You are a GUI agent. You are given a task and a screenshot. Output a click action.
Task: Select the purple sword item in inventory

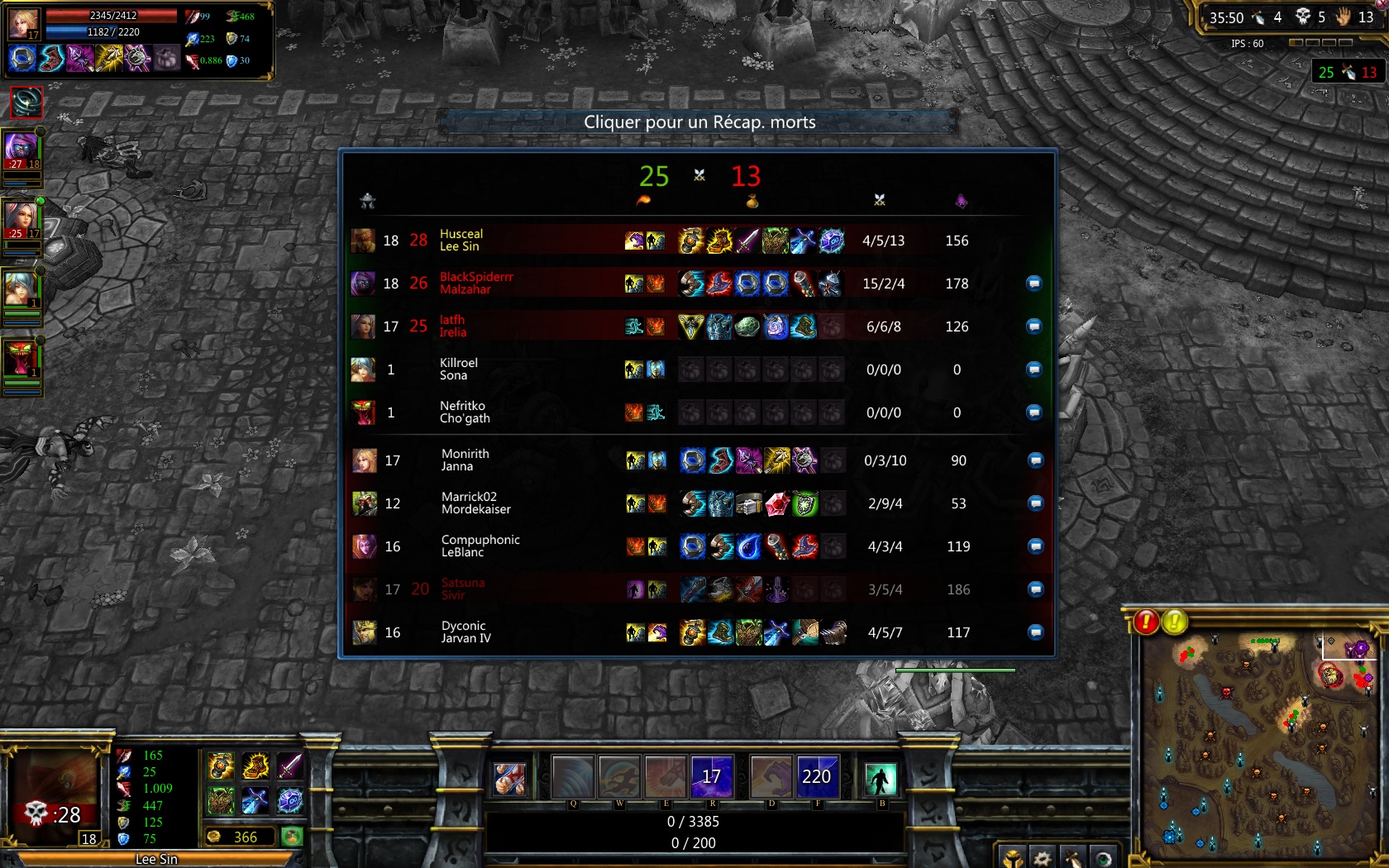289,766
